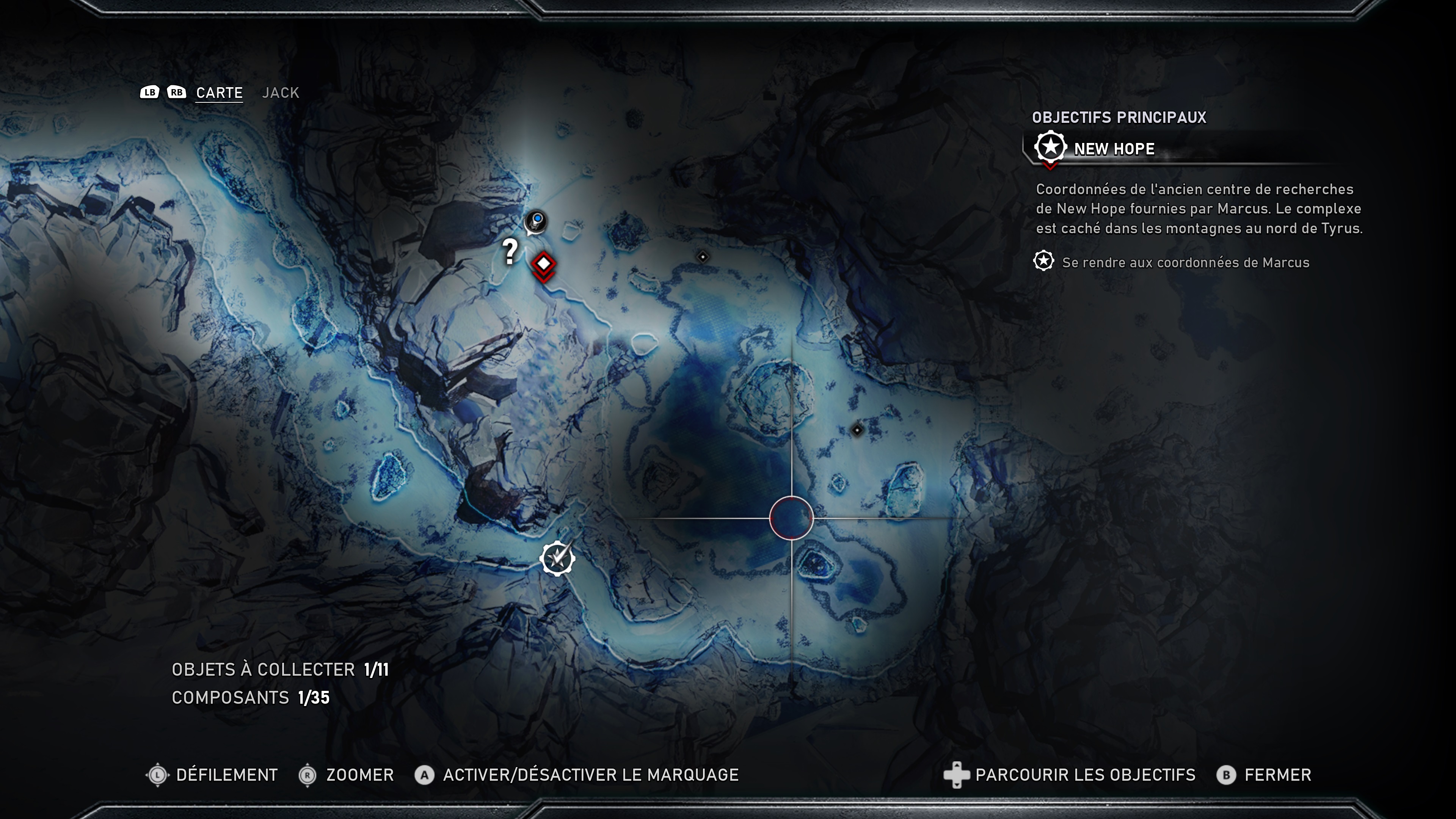Switch to the JACK tab
This screenshot has height=819, width=1456.
tap(280, 93)
